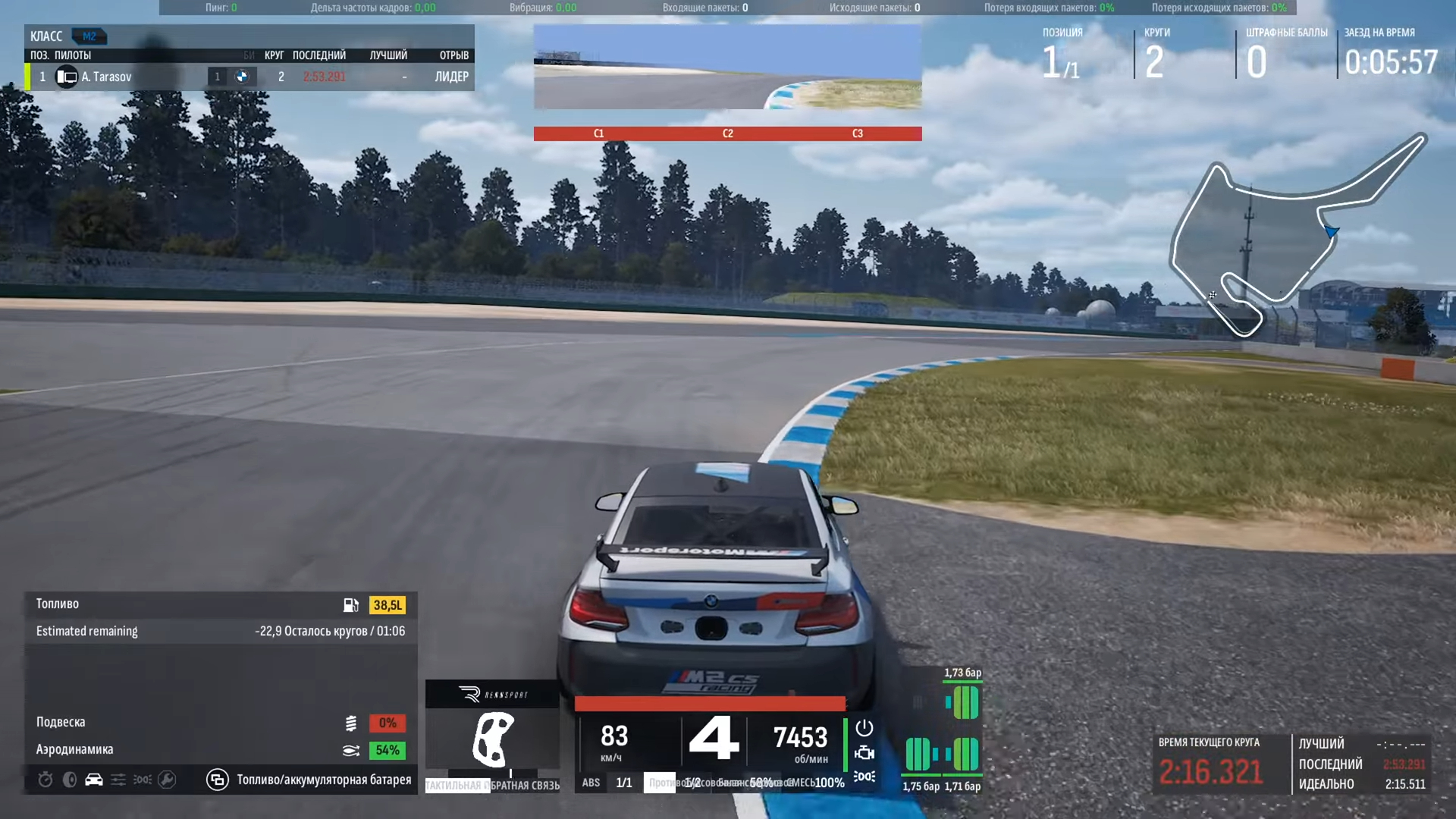Select the Аэродинамика aerodynamics row
1456x819 pixels.
(220, 750)
